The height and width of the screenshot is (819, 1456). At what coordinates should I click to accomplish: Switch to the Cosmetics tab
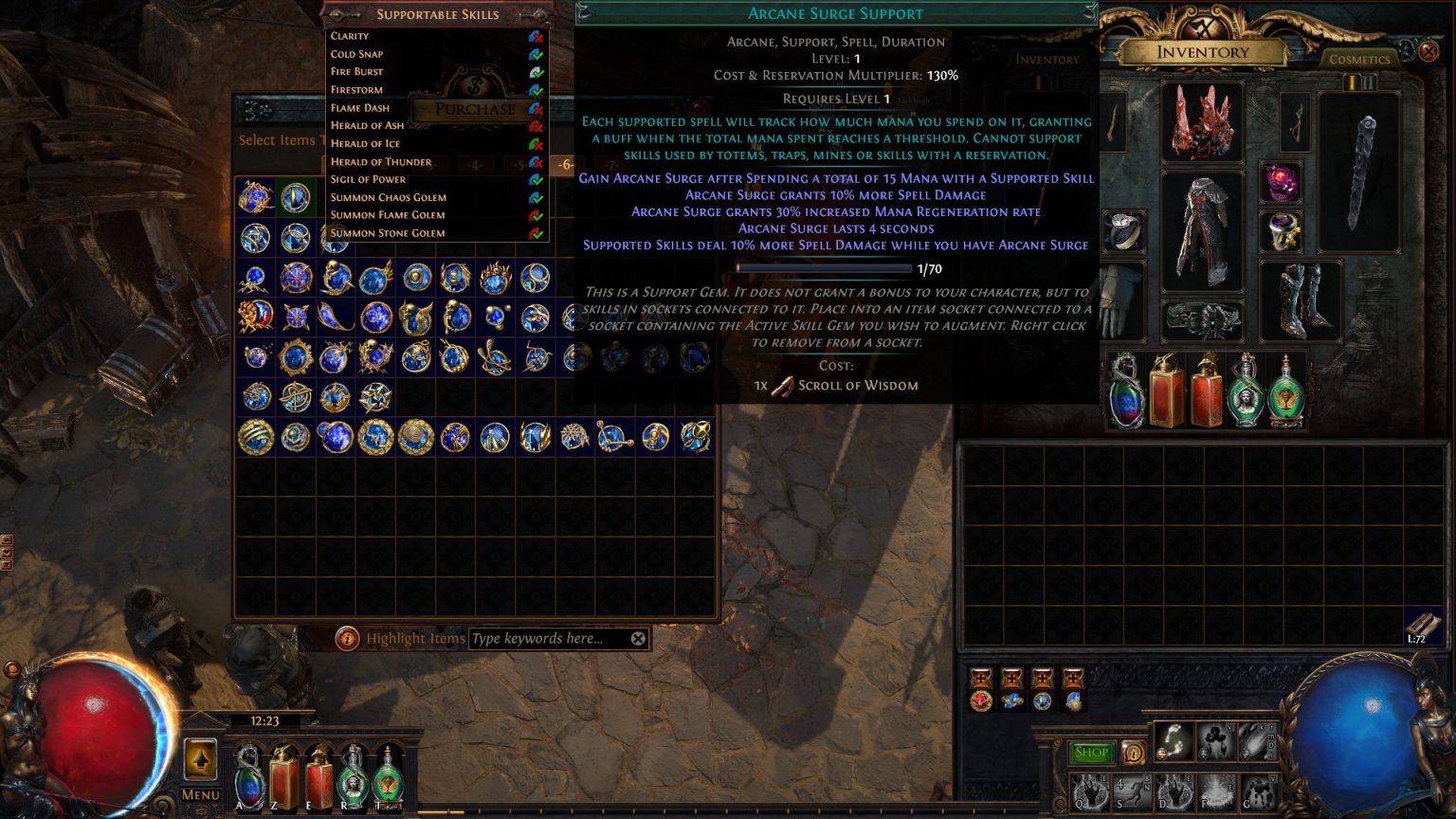pos(1358,59)
